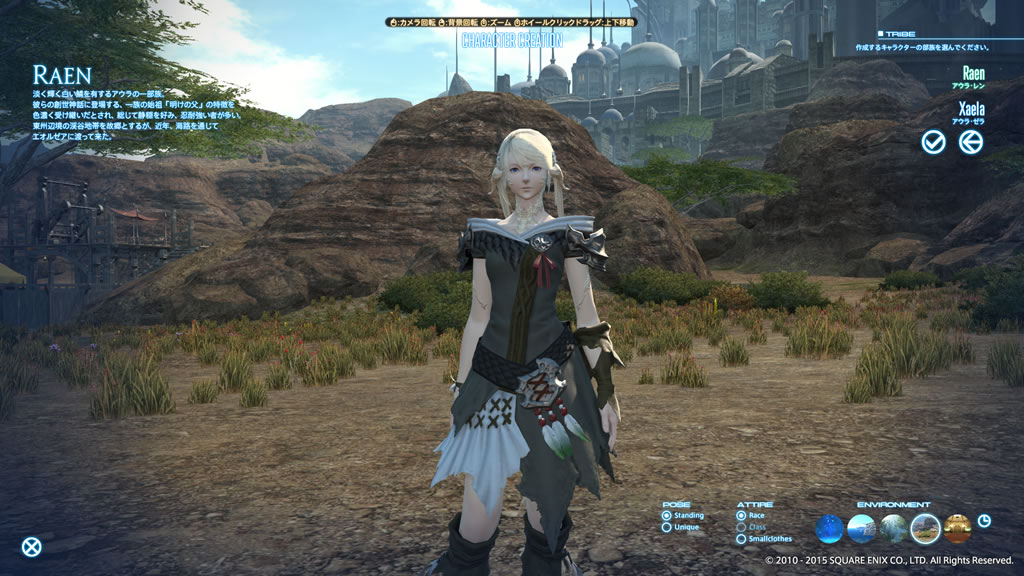Select the green forest environment
This screenshot has width=1024, height=576.
pyautogui.click(x=893, y=528)
